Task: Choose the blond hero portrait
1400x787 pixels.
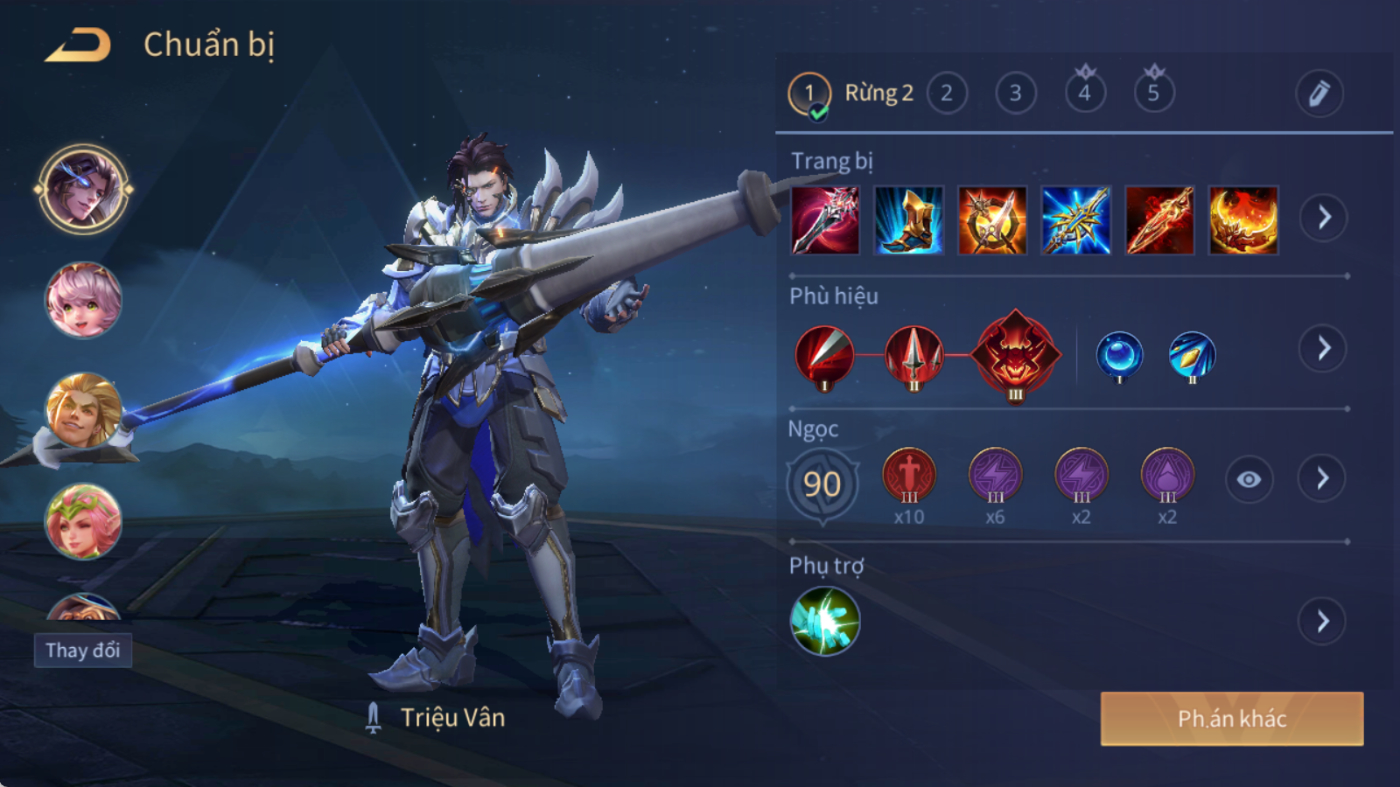Action: point(84,410)
